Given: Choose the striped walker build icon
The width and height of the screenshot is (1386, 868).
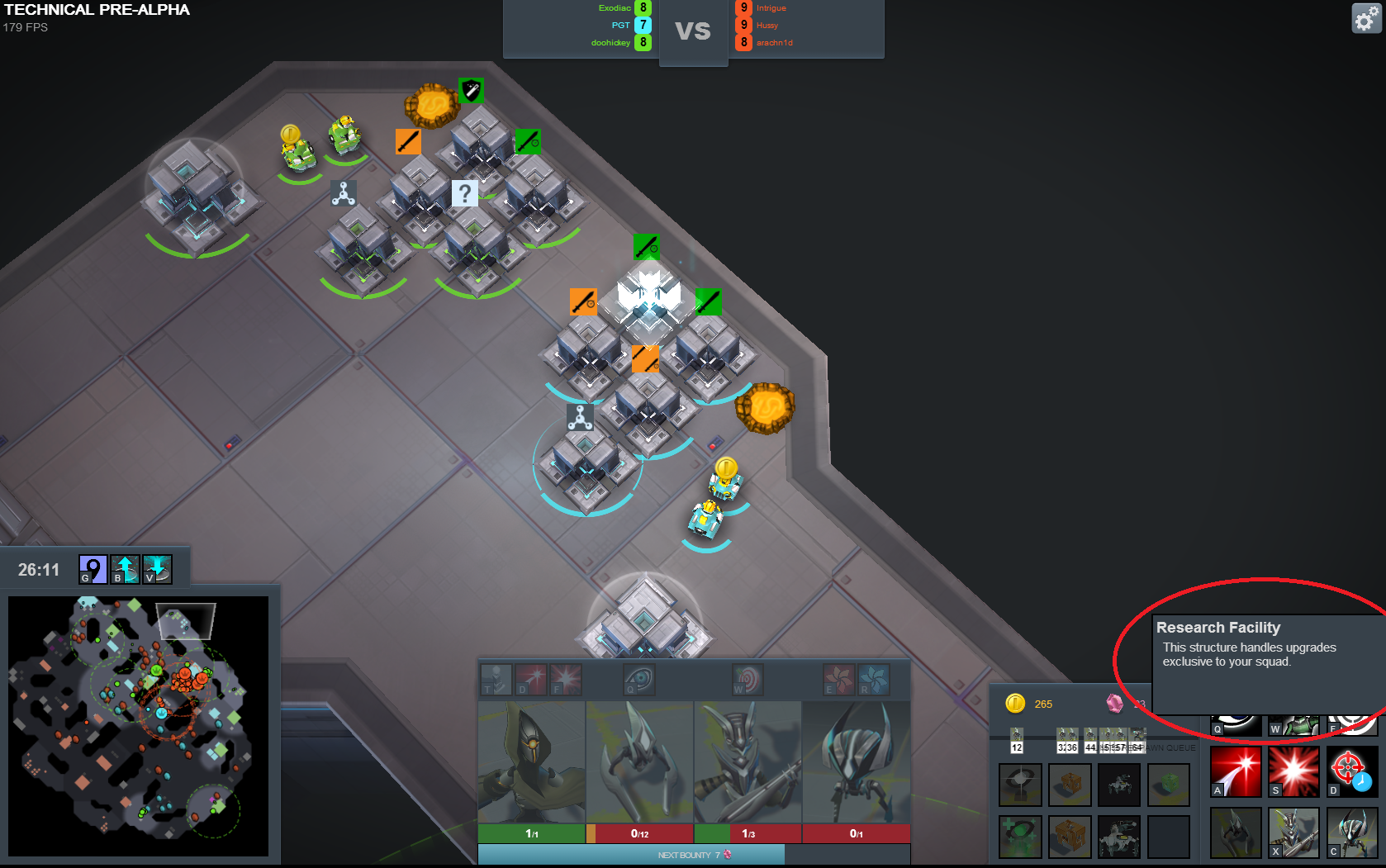Looking at the screenshot, I should [1351, 832].
